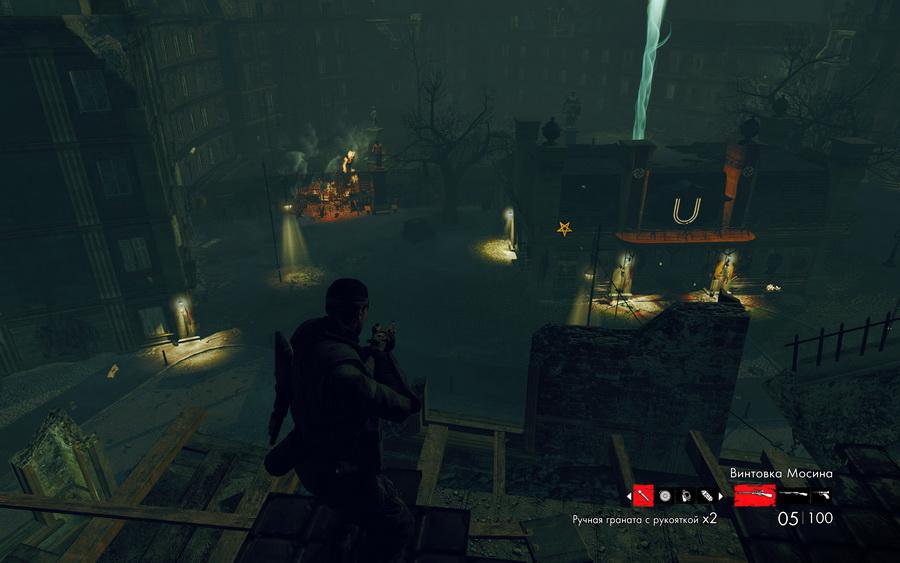Click the right arrow of the item selector
The height and width of the screenshot is (563, 900).
coord(718,495)
